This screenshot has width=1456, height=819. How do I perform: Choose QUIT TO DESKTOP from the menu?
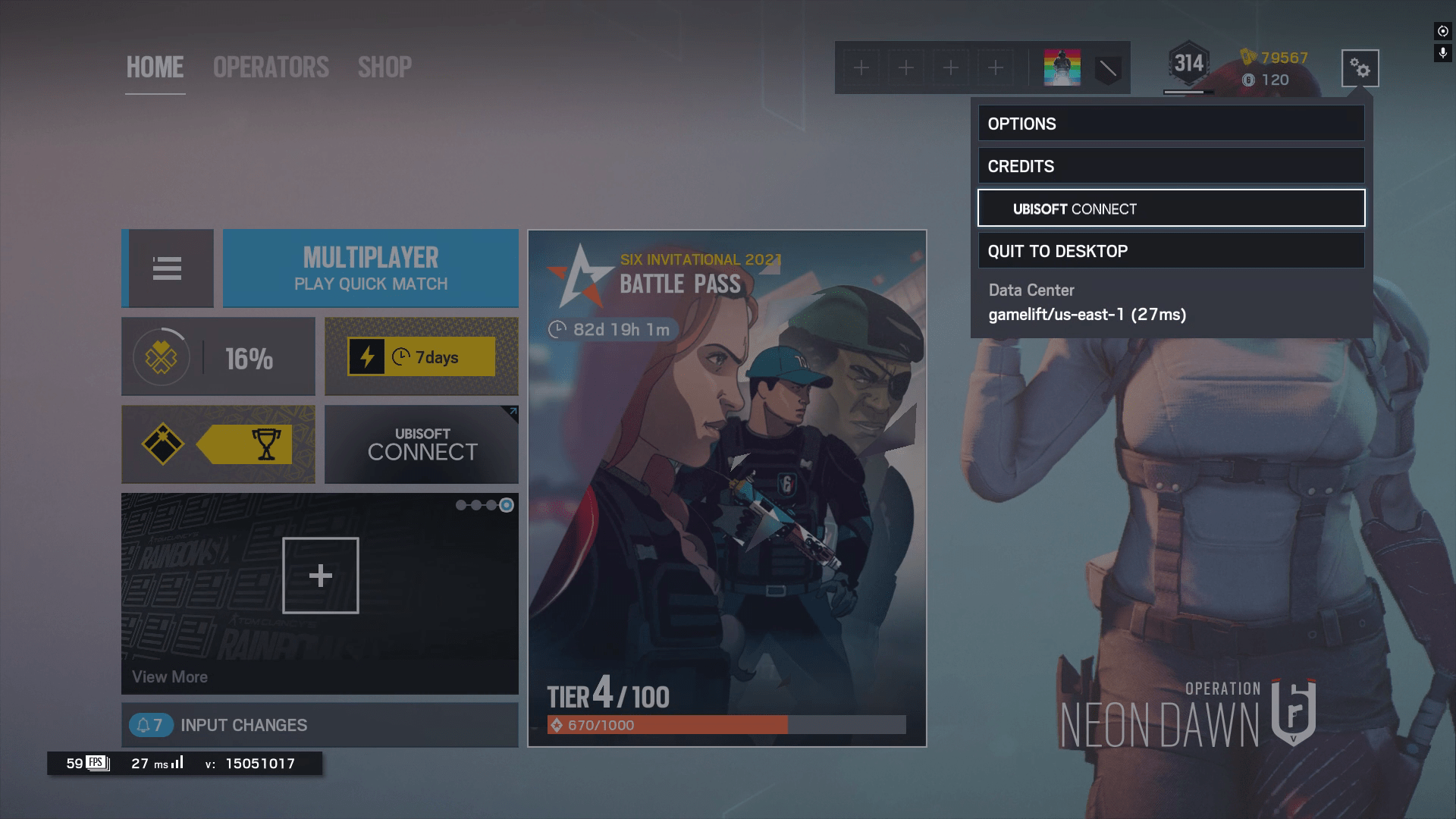[x=1169, y=250]
